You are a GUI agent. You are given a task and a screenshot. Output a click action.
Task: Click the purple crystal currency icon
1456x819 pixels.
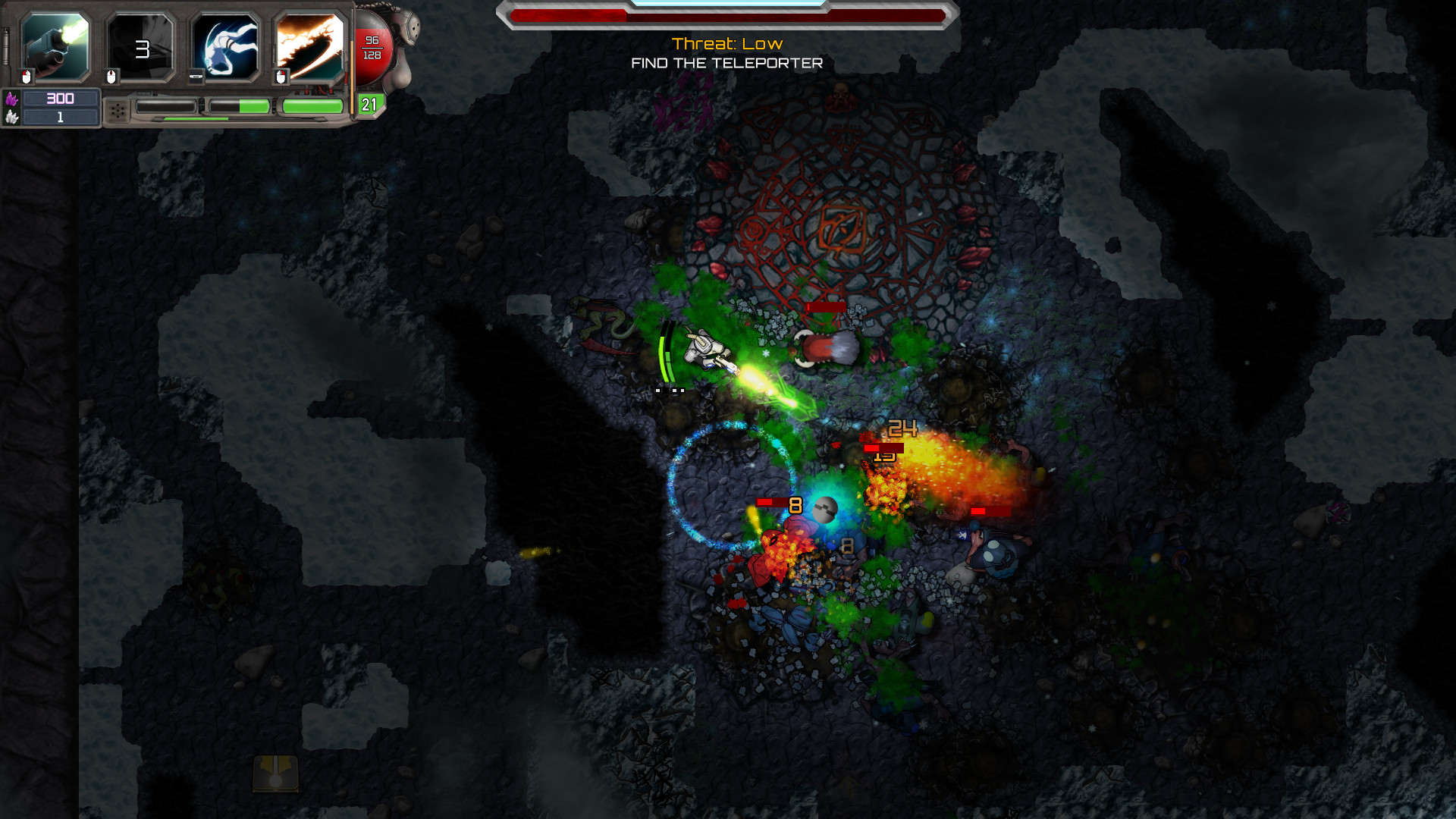(11, 99)
